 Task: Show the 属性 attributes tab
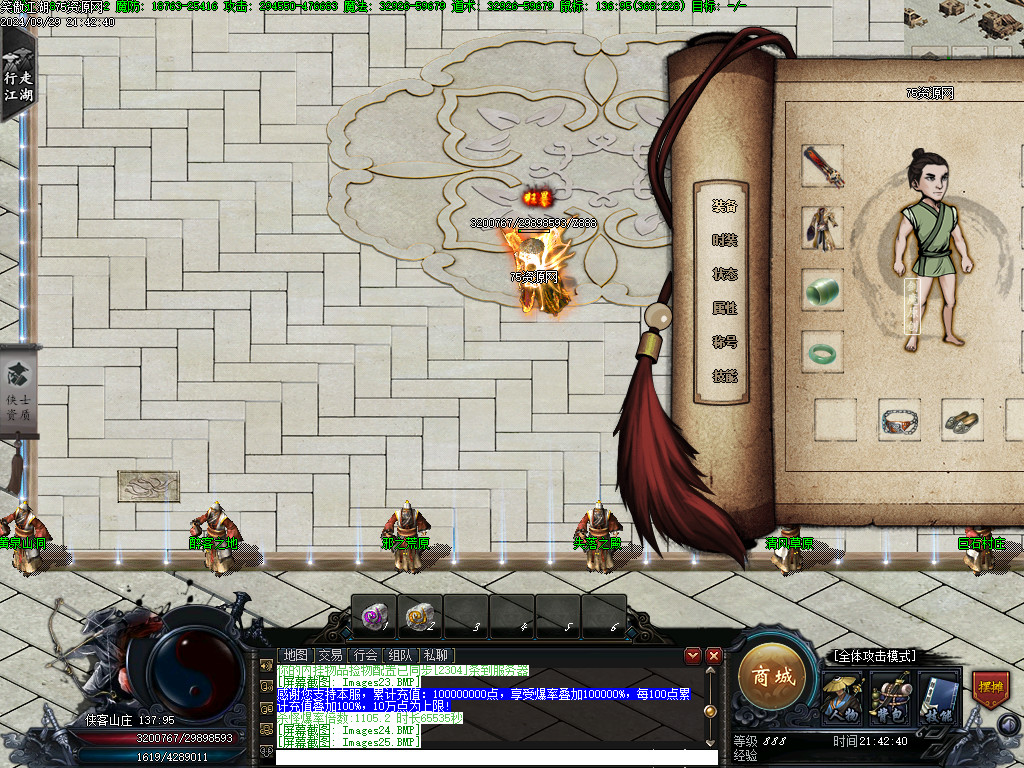coord(724,308)
